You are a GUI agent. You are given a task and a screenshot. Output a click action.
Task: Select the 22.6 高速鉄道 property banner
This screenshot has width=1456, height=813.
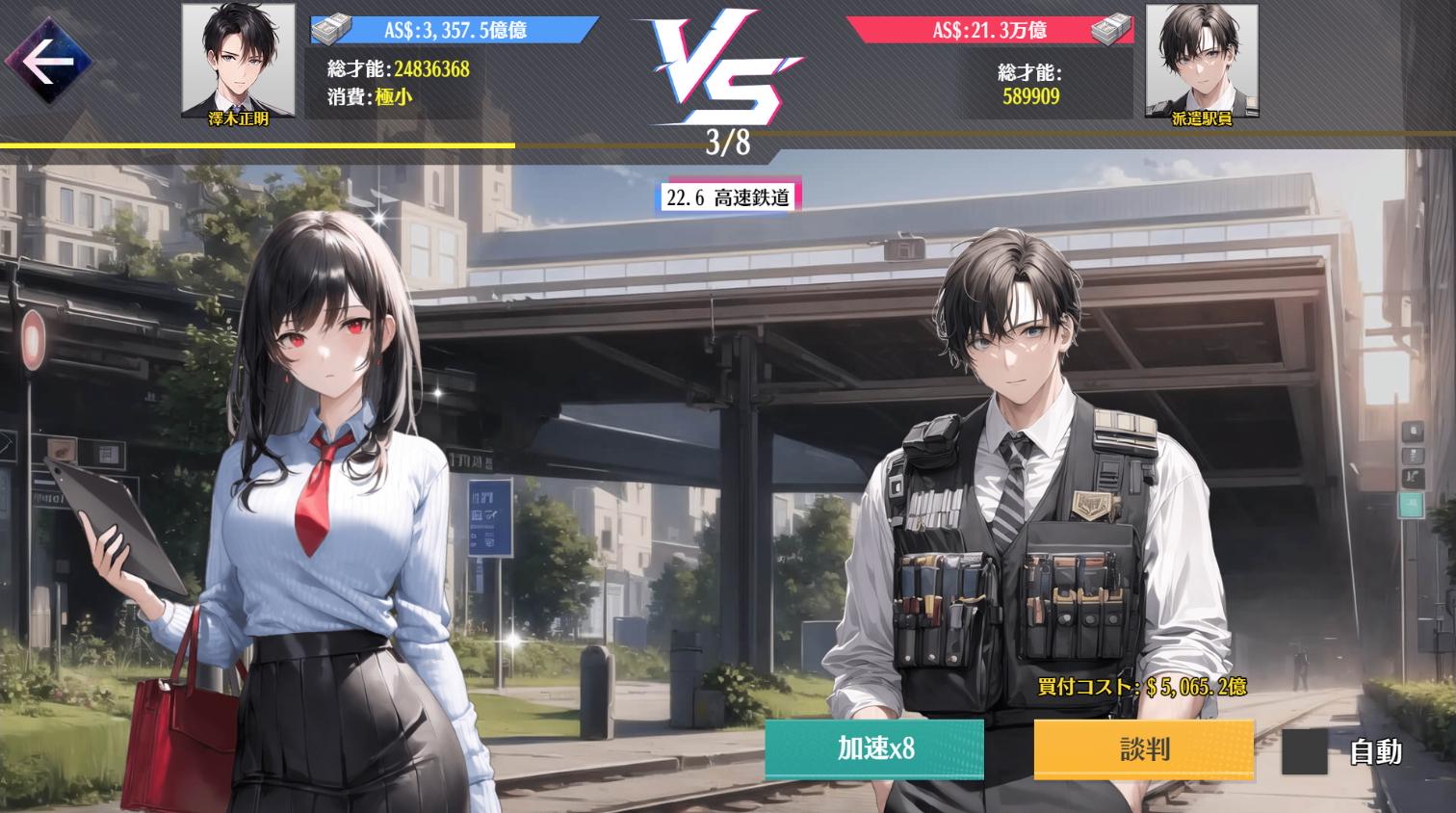click(x=729, y=198)
